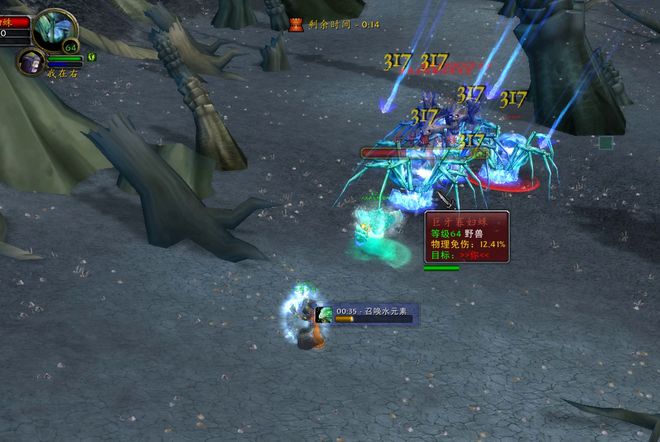Select the target portrait showing level 64
This screenshot has height=442, width=660.
54,29
